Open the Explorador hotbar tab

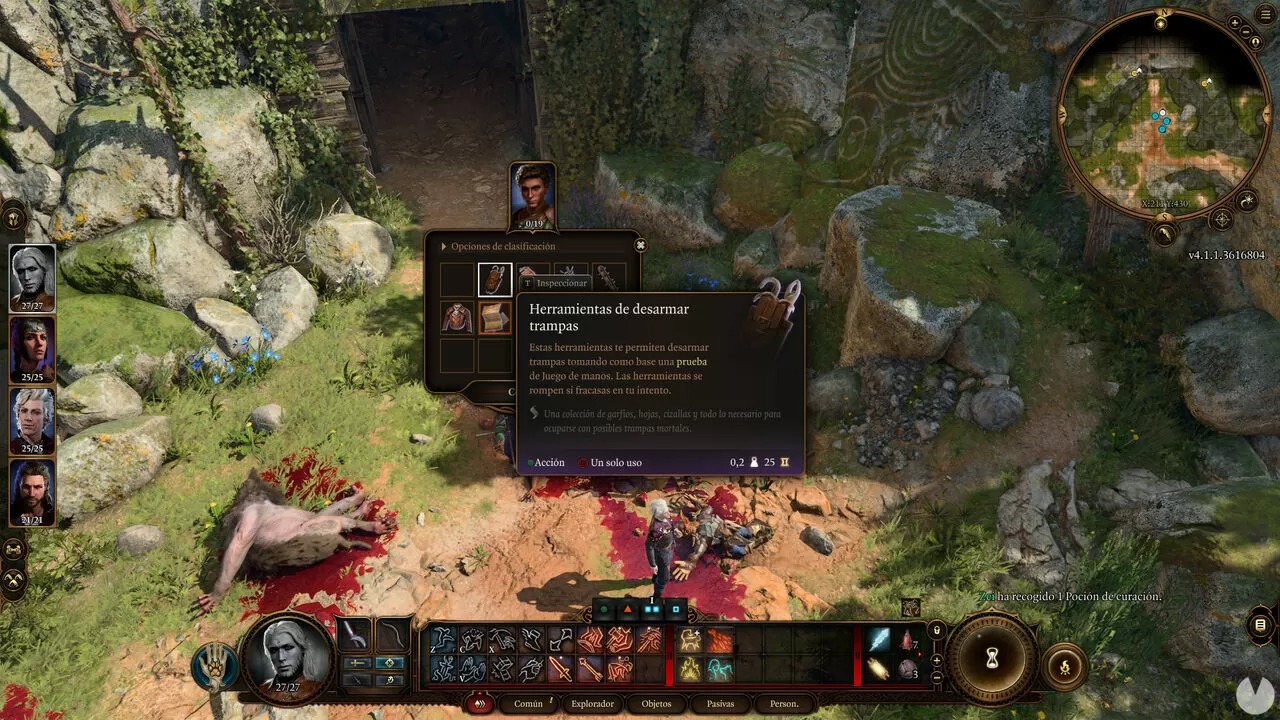click(592, 704)
